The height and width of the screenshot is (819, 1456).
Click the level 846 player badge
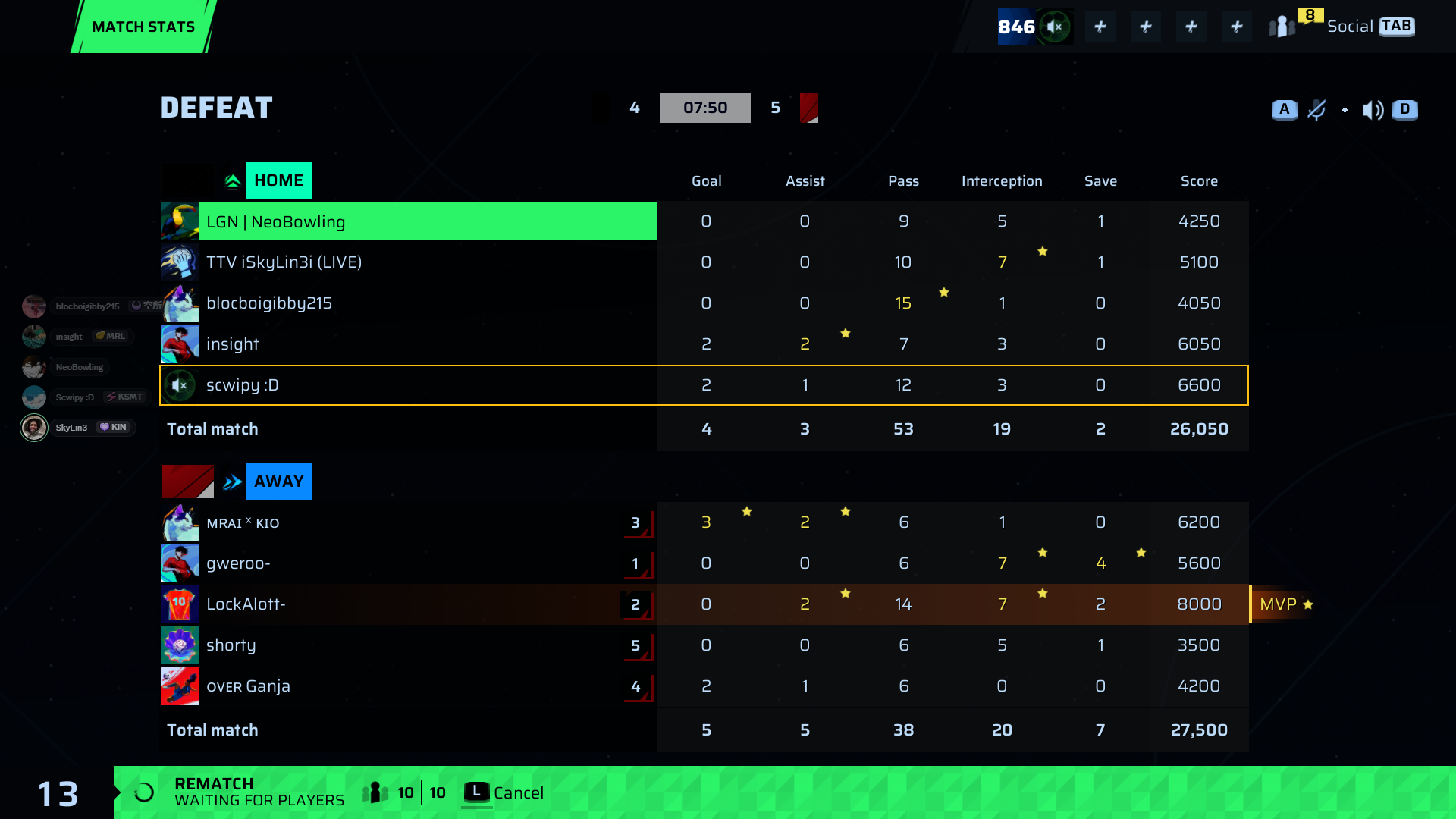1017,27
